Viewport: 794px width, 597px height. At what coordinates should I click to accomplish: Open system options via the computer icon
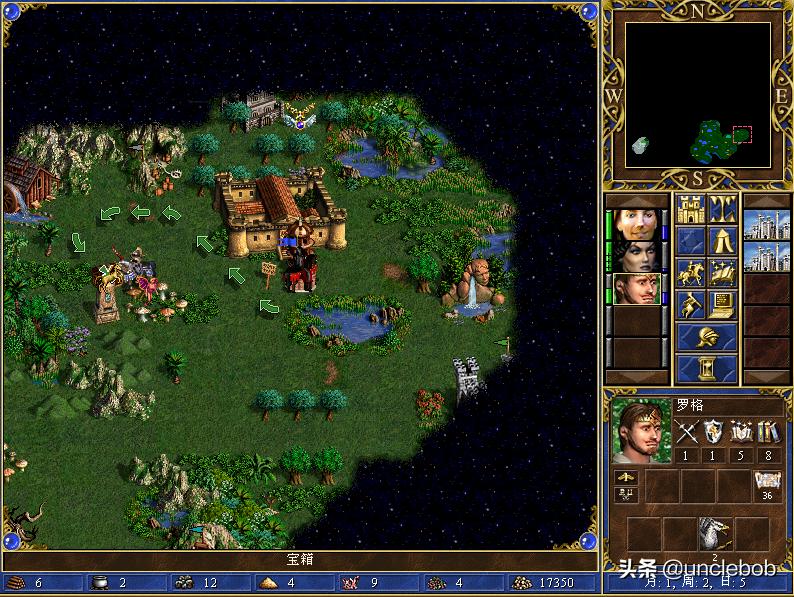click(x=723, y=305)
